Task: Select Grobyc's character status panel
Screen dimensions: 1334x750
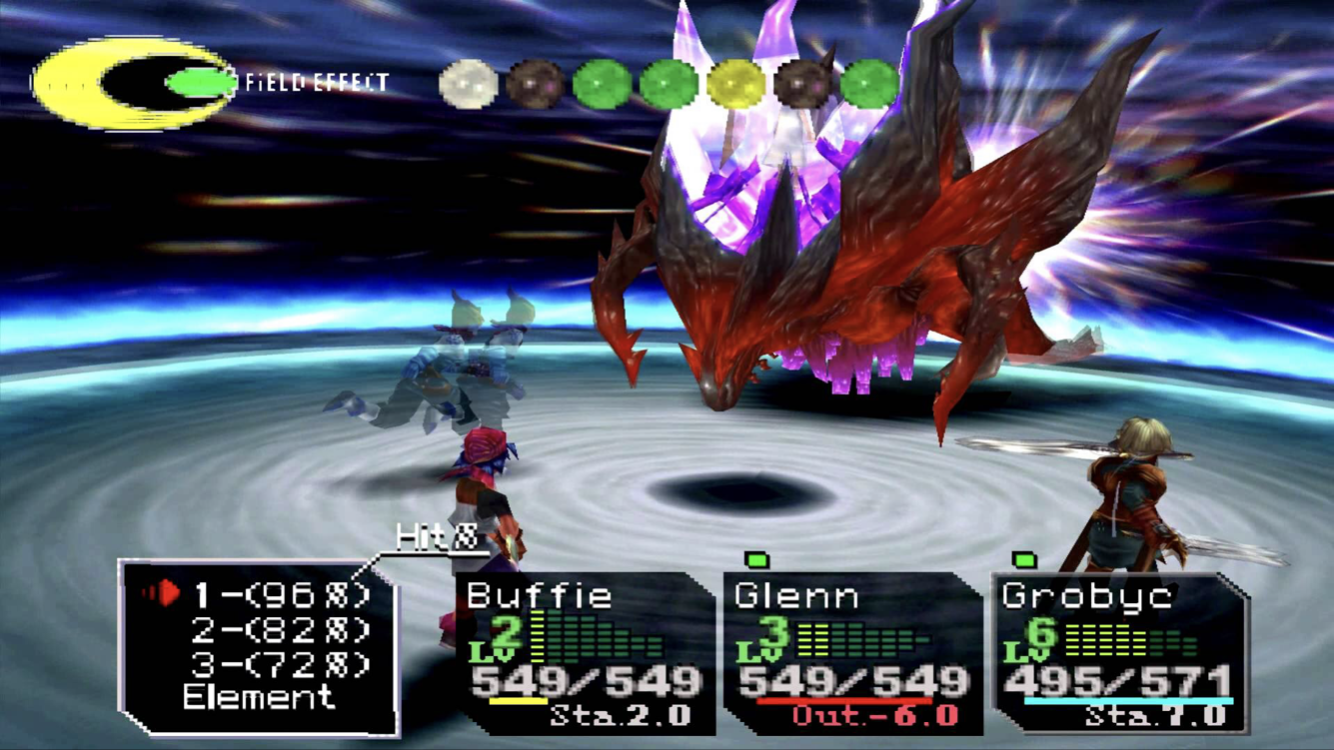Action: point(1119,652)
